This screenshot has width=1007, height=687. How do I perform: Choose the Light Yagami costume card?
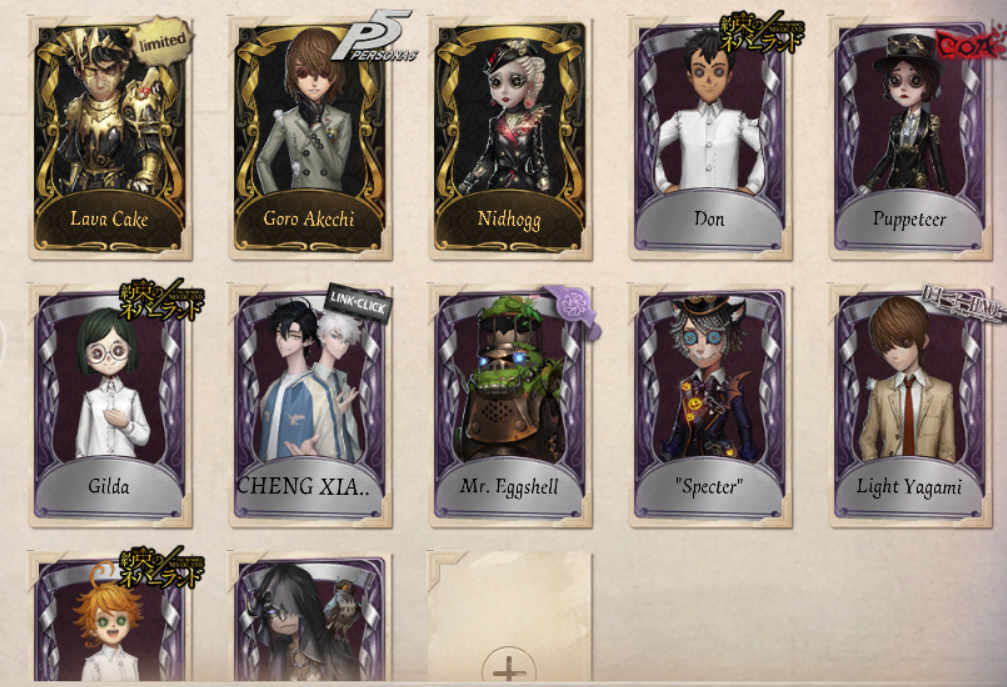(x=908, y=405)
